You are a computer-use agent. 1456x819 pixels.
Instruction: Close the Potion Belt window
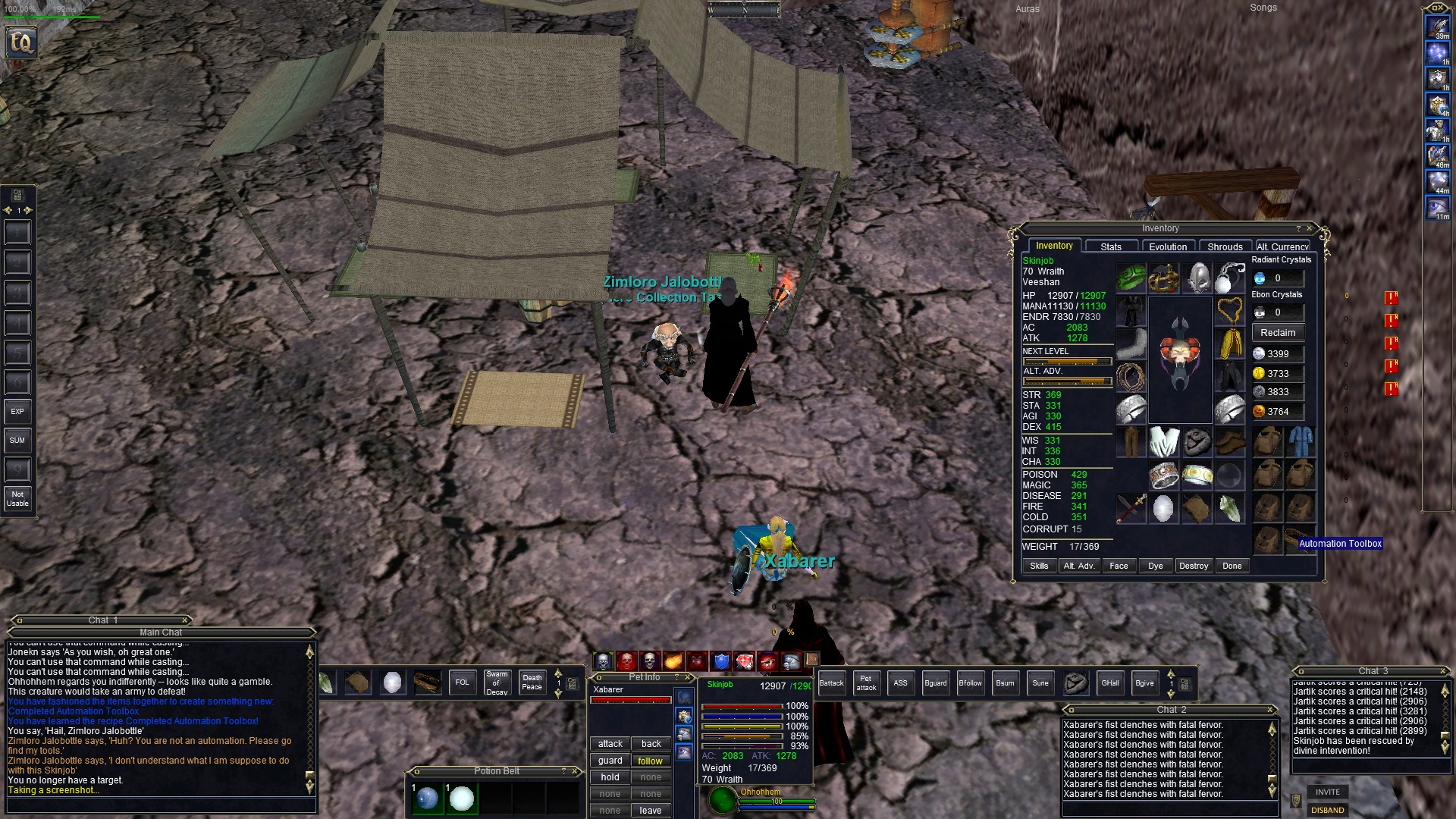(x=576, y=771)
